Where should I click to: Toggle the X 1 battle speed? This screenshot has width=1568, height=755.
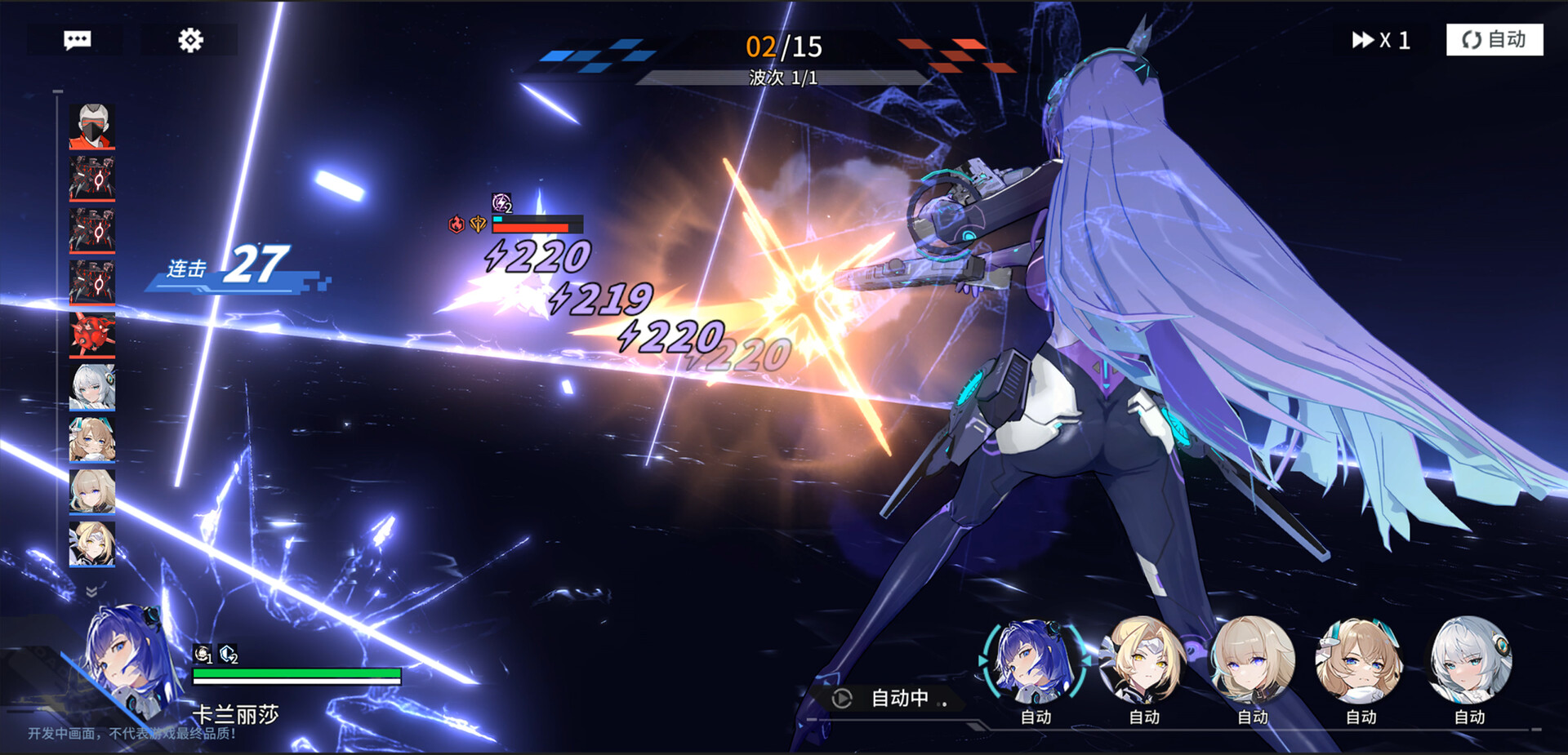[x=1380, y=40]
